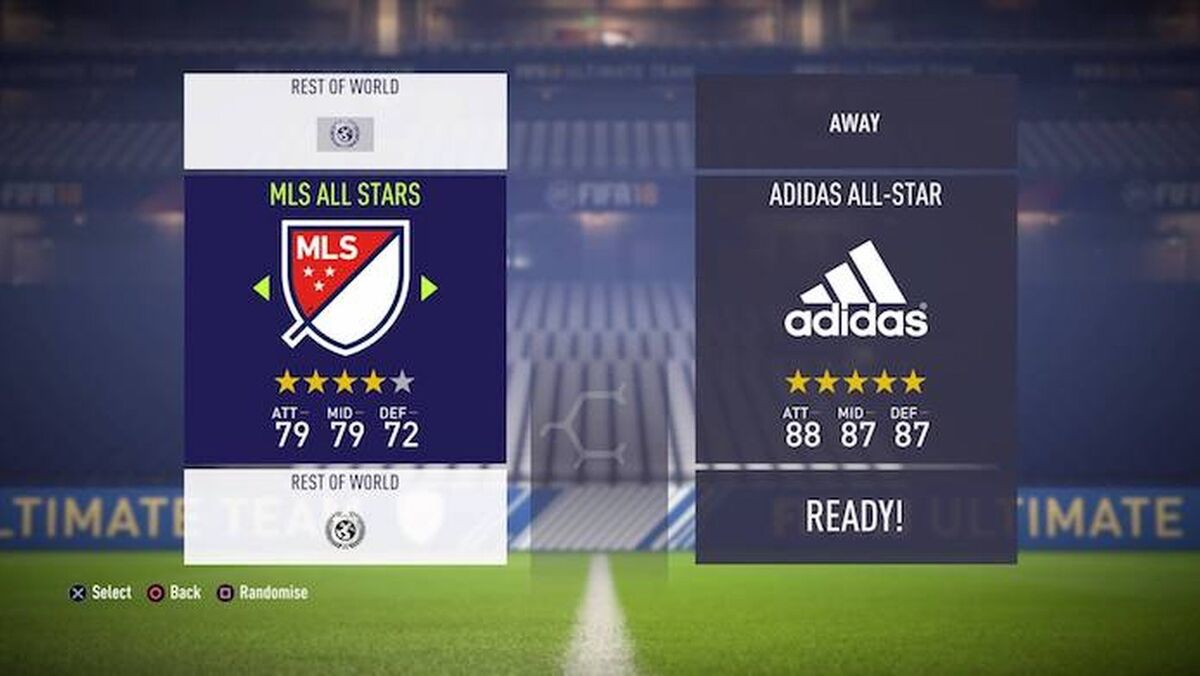Click the right green arrow beside MLS crest
Viewport: 1200px width, 676px height.
click(x=428, y=288)
